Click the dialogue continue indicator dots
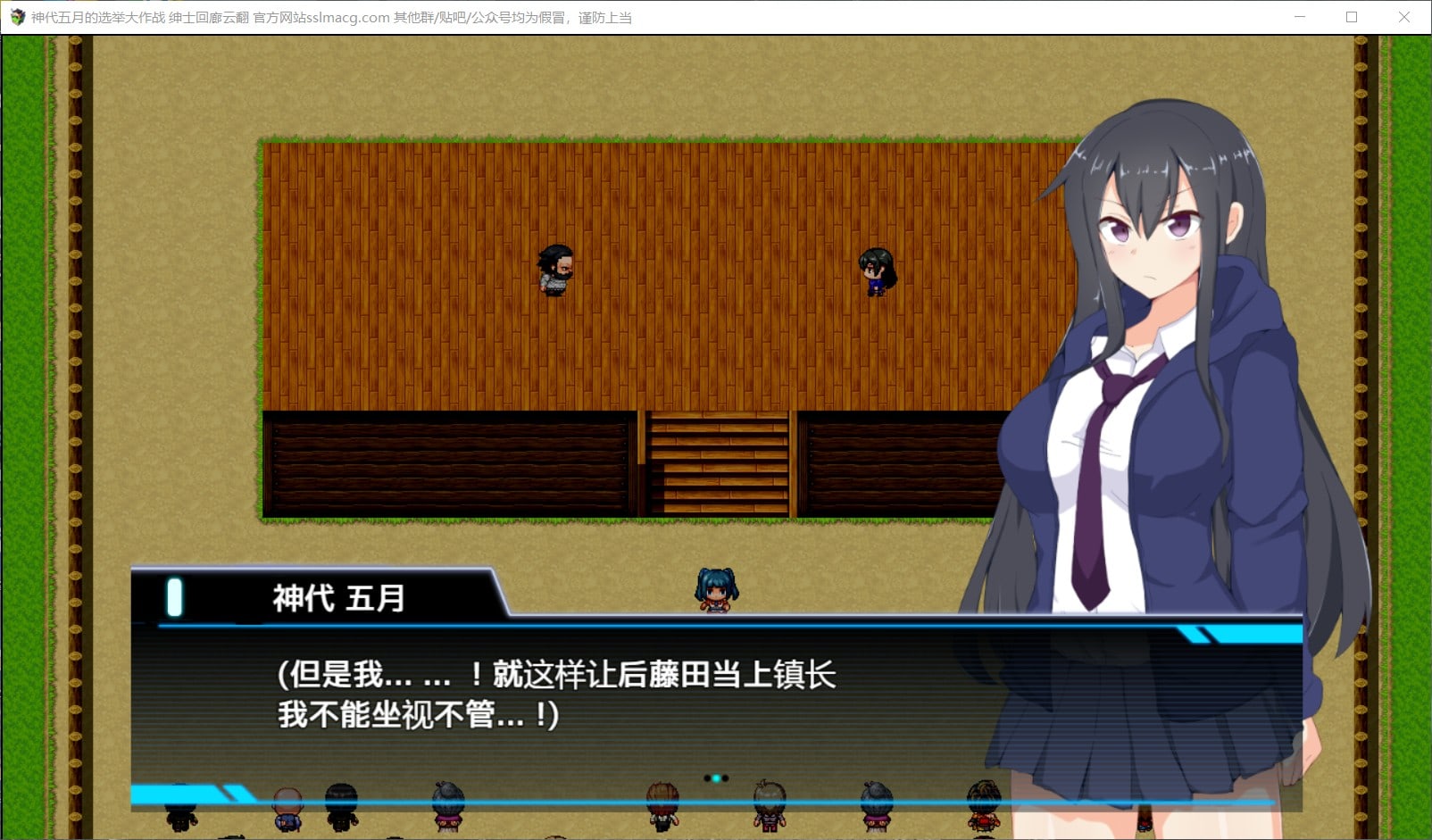Screen dimensions: 1432x840 pos(716,778)
